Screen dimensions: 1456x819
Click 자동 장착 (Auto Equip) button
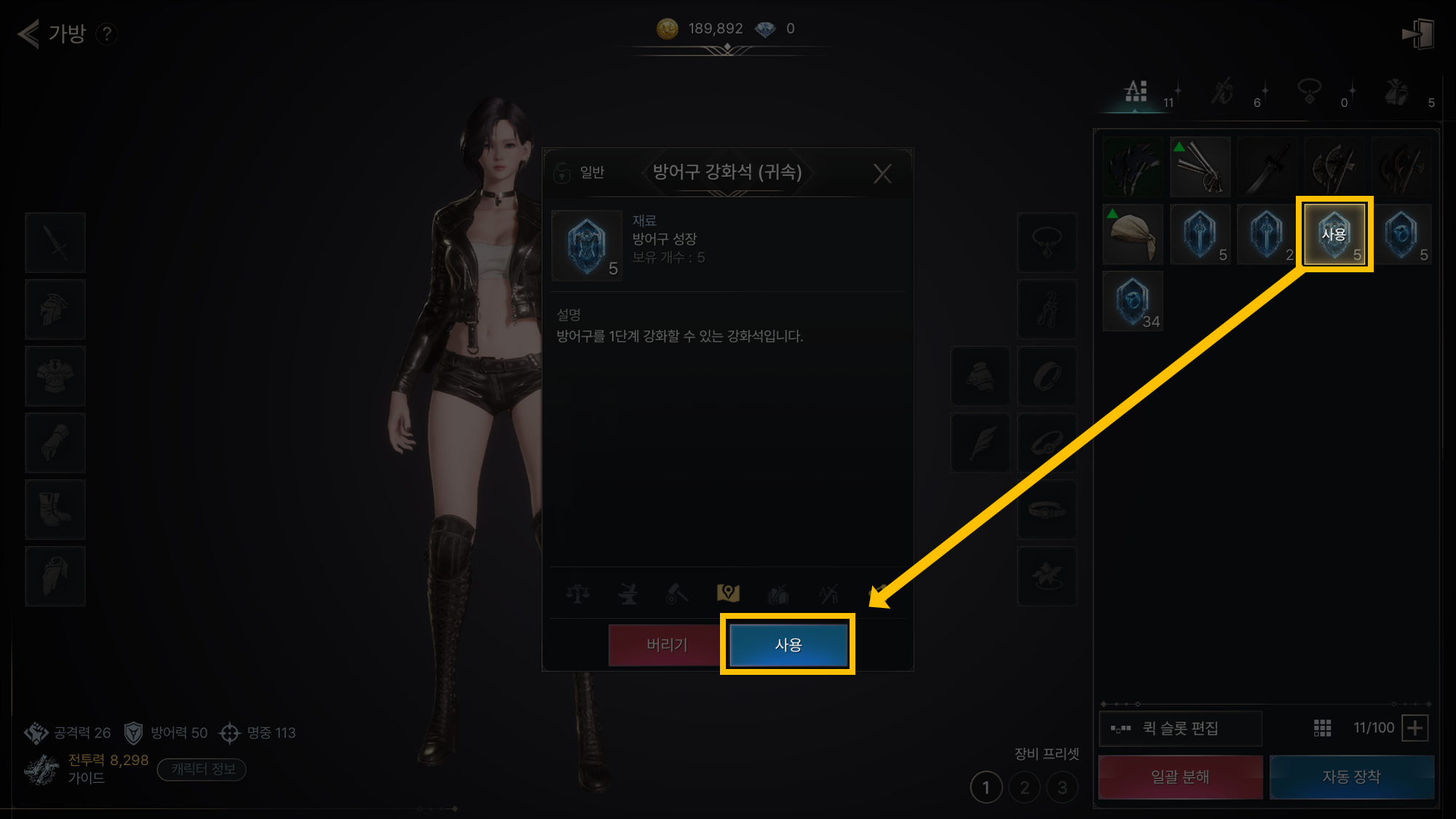(x=1351, y=777)
